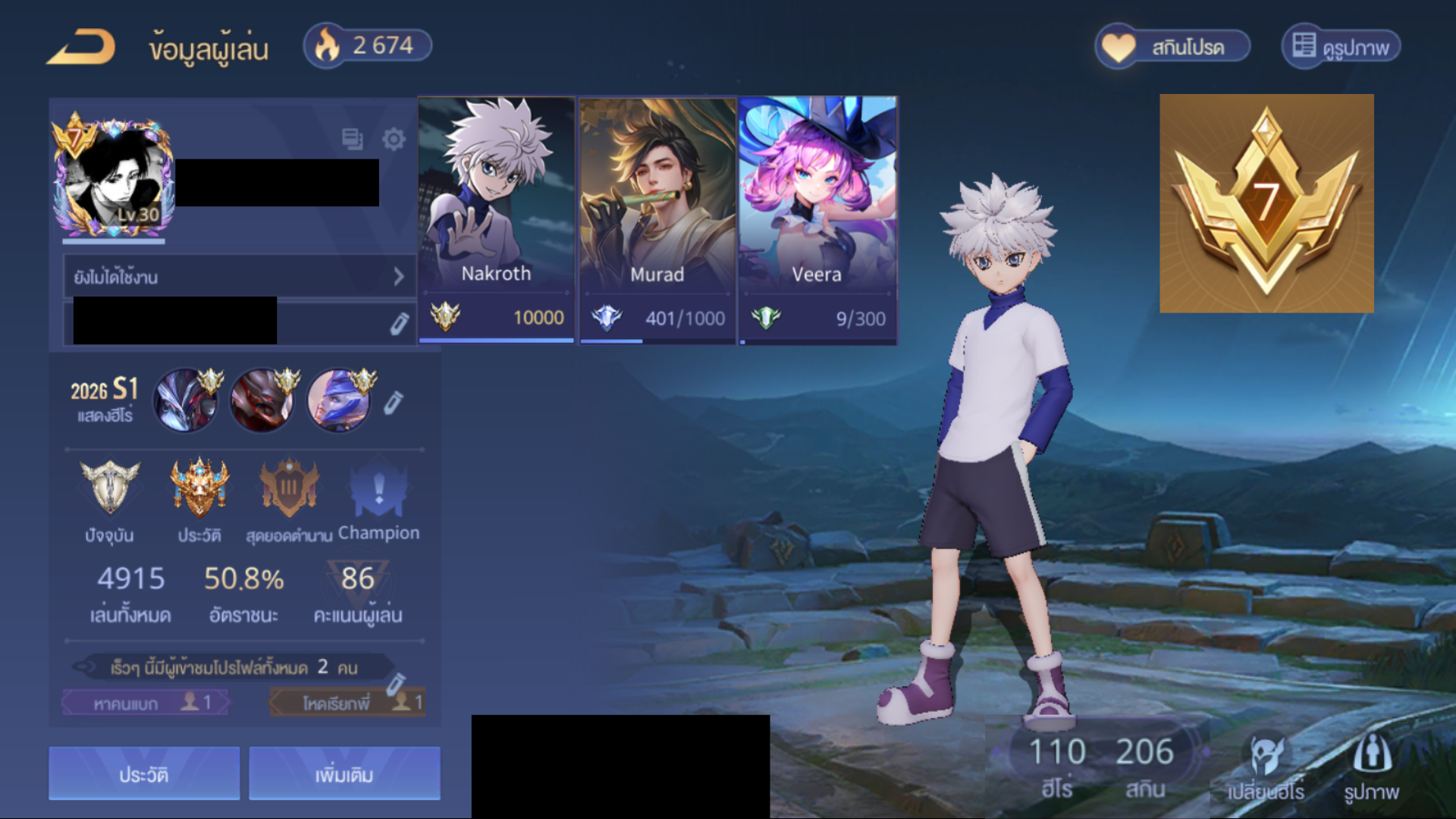Tap the รูปภาพ picture icon
1456x819 pixels.
pyautogui.click(x=1371, y=764)
